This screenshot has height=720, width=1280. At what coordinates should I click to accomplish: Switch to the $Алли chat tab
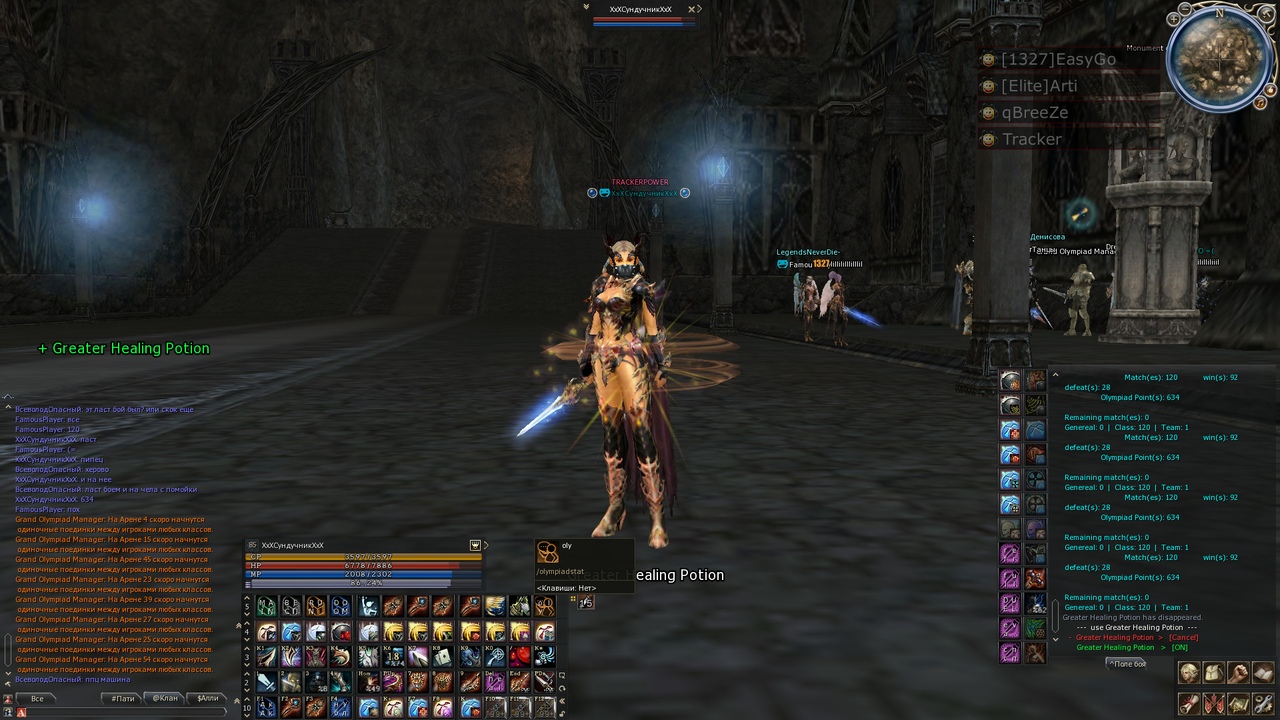point(207,698)
